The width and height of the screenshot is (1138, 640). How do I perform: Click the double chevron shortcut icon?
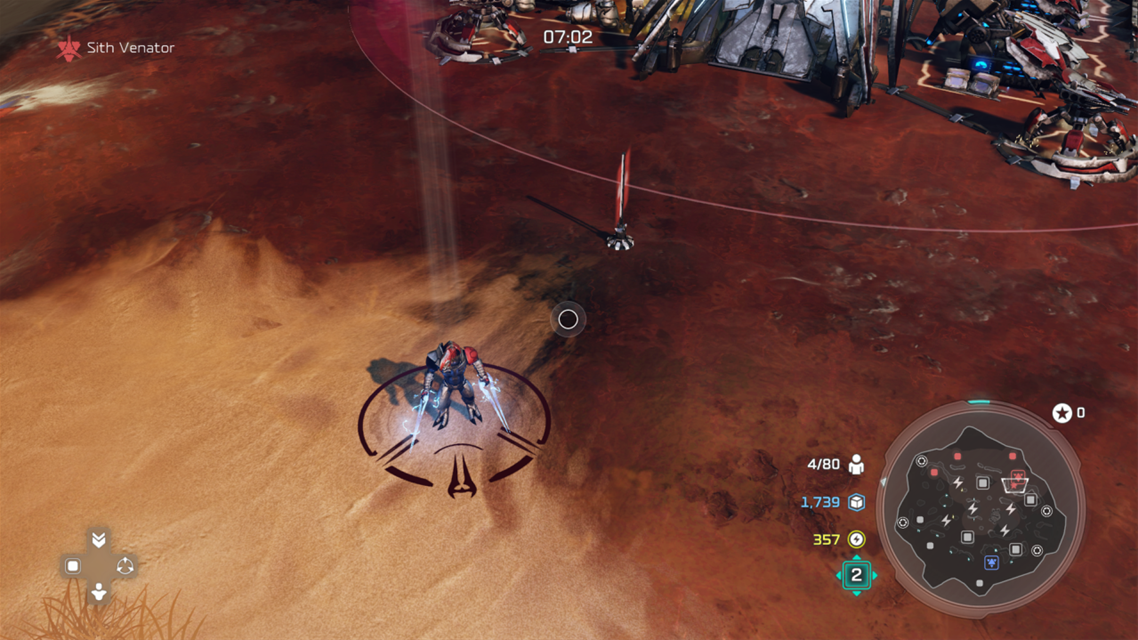[x=98, y=540]
